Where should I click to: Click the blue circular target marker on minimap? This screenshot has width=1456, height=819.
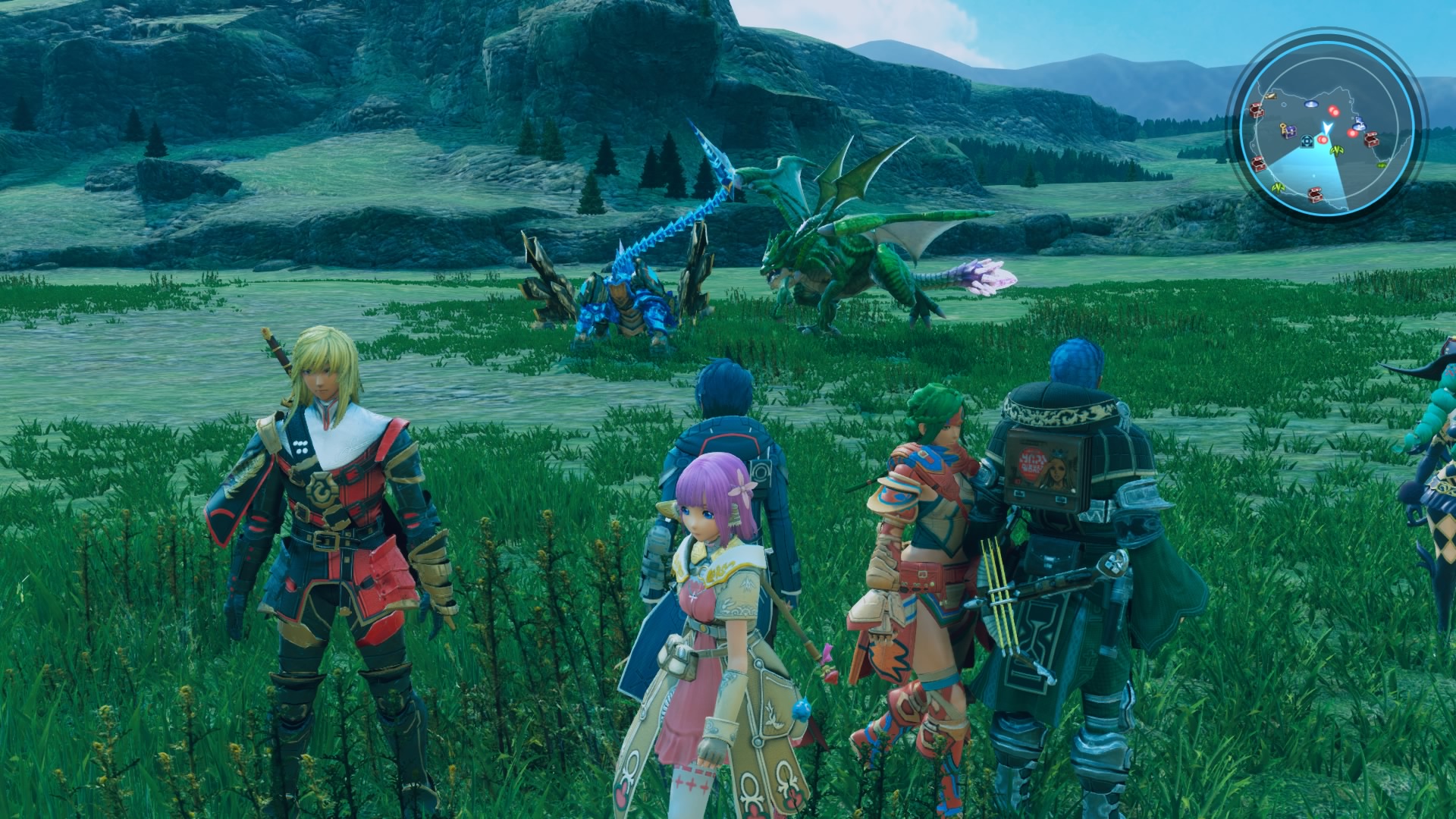tap(1307, 141)
